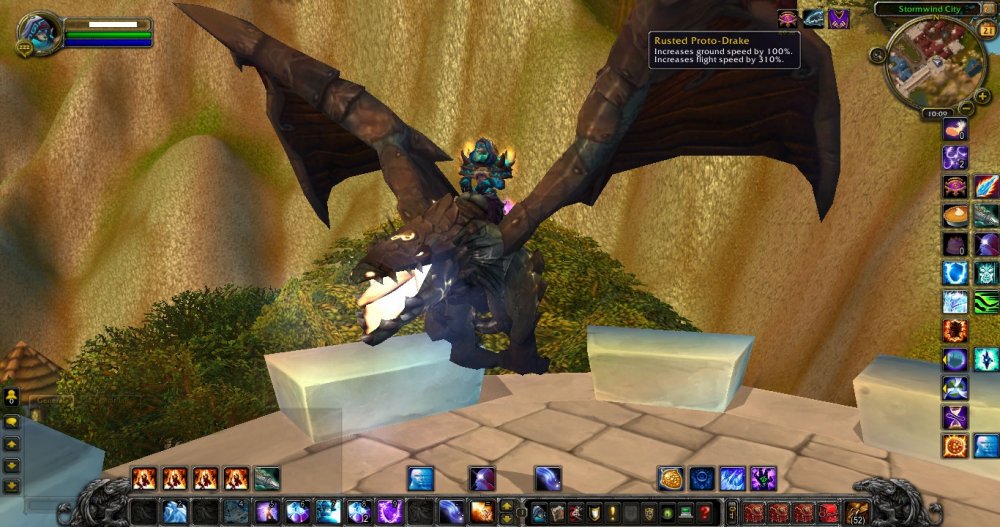The height and width of the screenshot is (527, 1000).
Task: Open the red question mark help button
Action: (705, 512)
